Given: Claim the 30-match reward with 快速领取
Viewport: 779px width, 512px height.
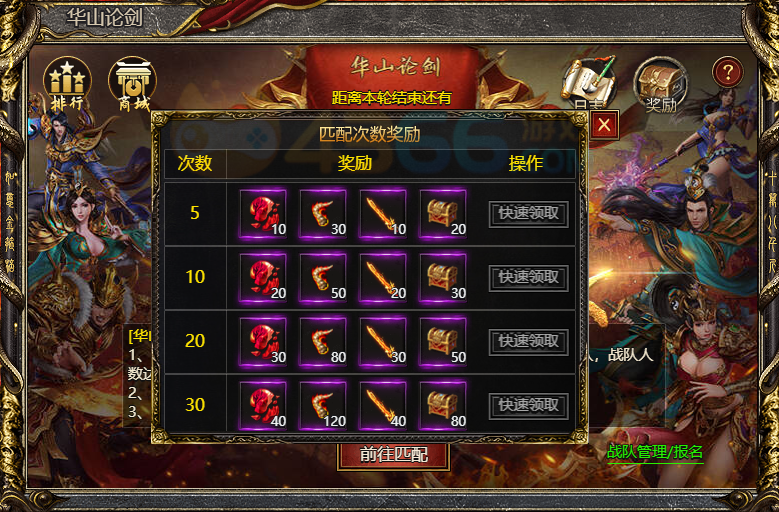Looking at the screenshot, I should pyautogui.click(x=529, y=405).
